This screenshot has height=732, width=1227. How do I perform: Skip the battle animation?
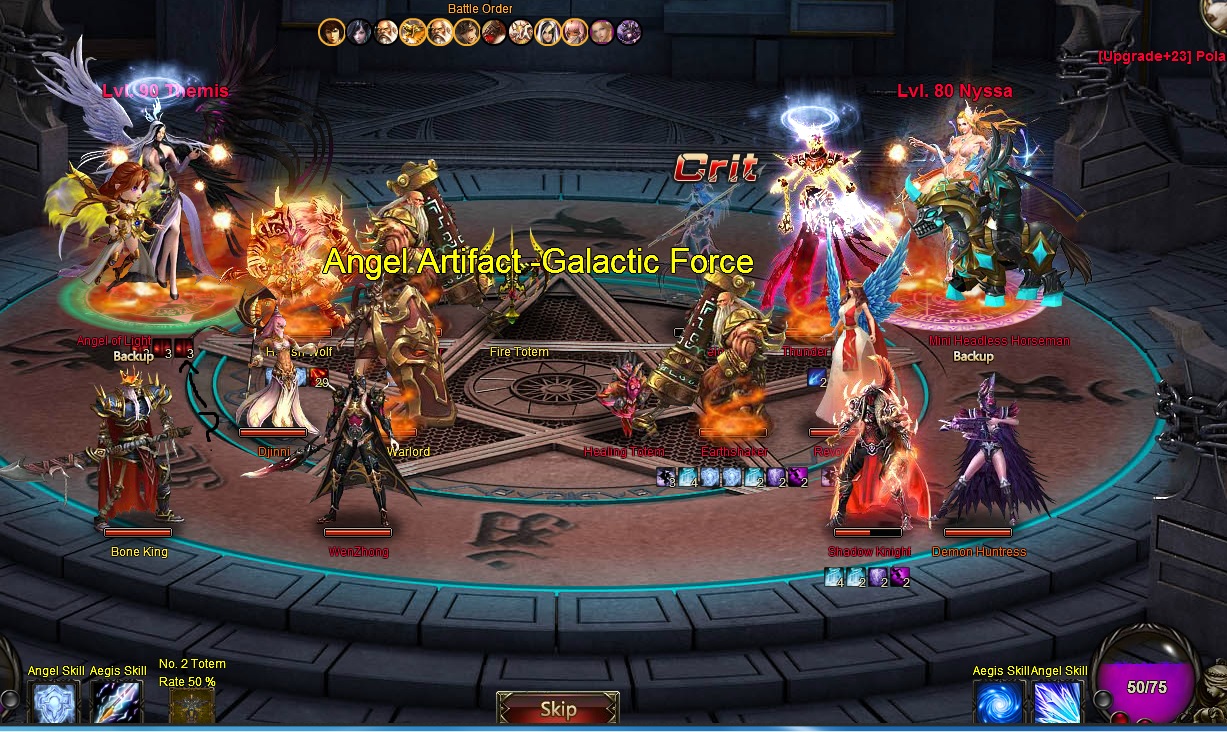[x=558, y=709]
